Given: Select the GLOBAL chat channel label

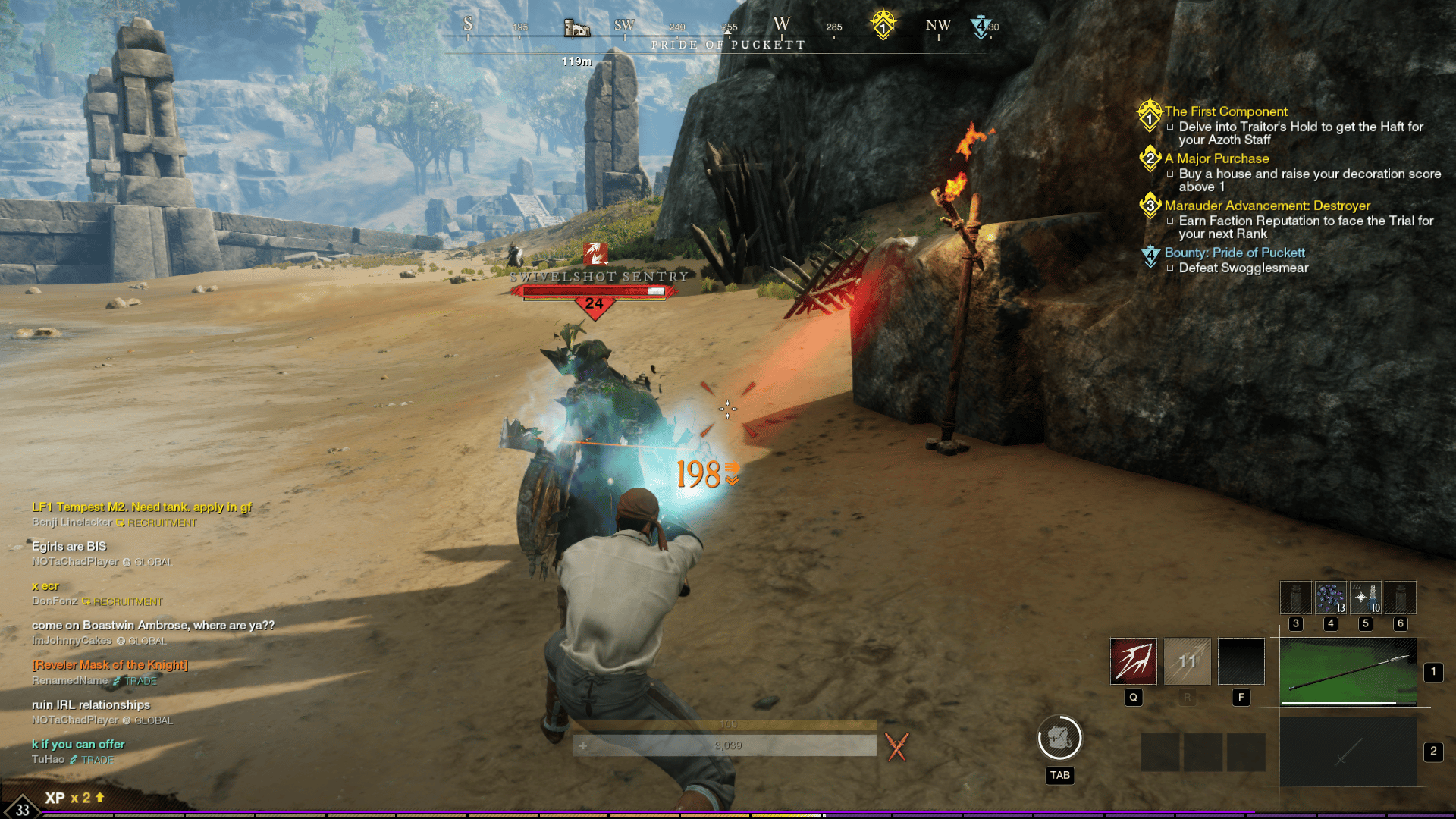Looking at the screenshot, I should pyautogui.click(x=154, y=562).
